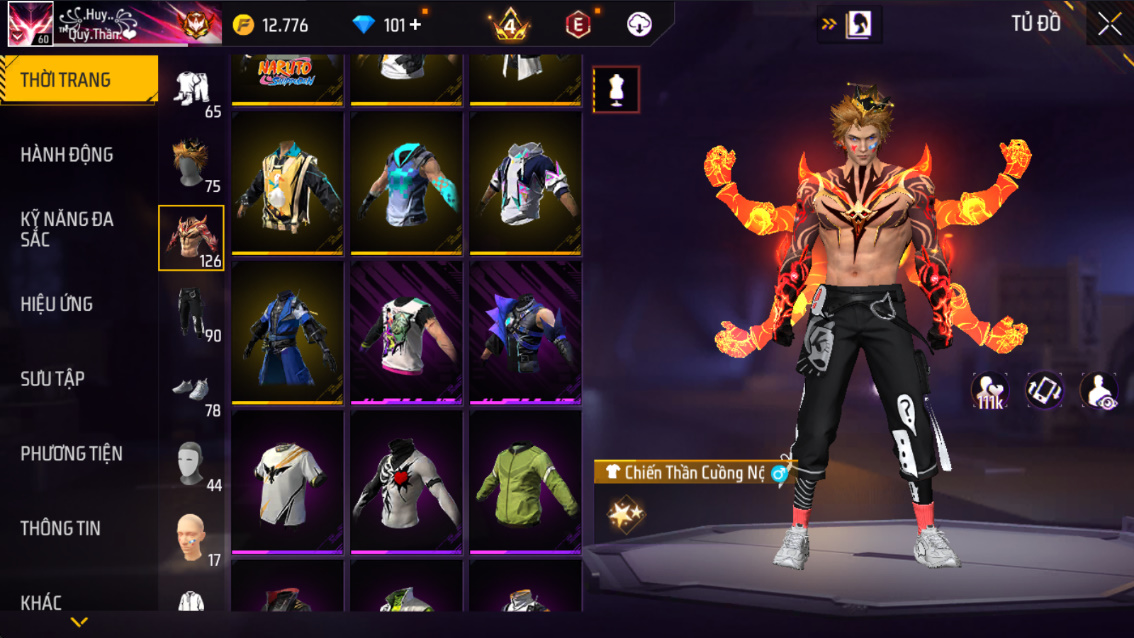Toggle the character visibility eye icon

click(x=1099, y=390)
